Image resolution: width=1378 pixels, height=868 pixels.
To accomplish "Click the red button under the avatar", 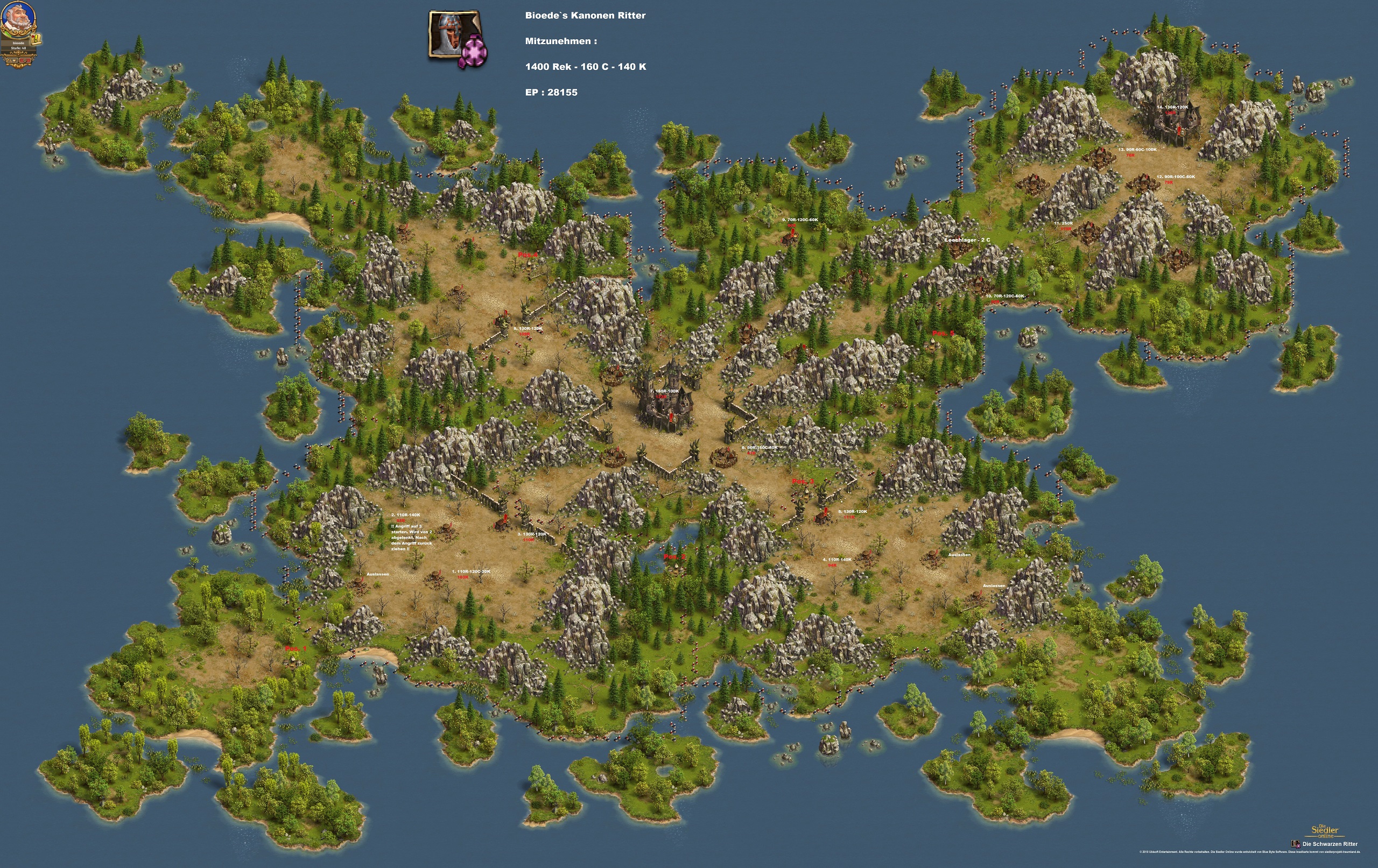I will (x=24, y=60).
